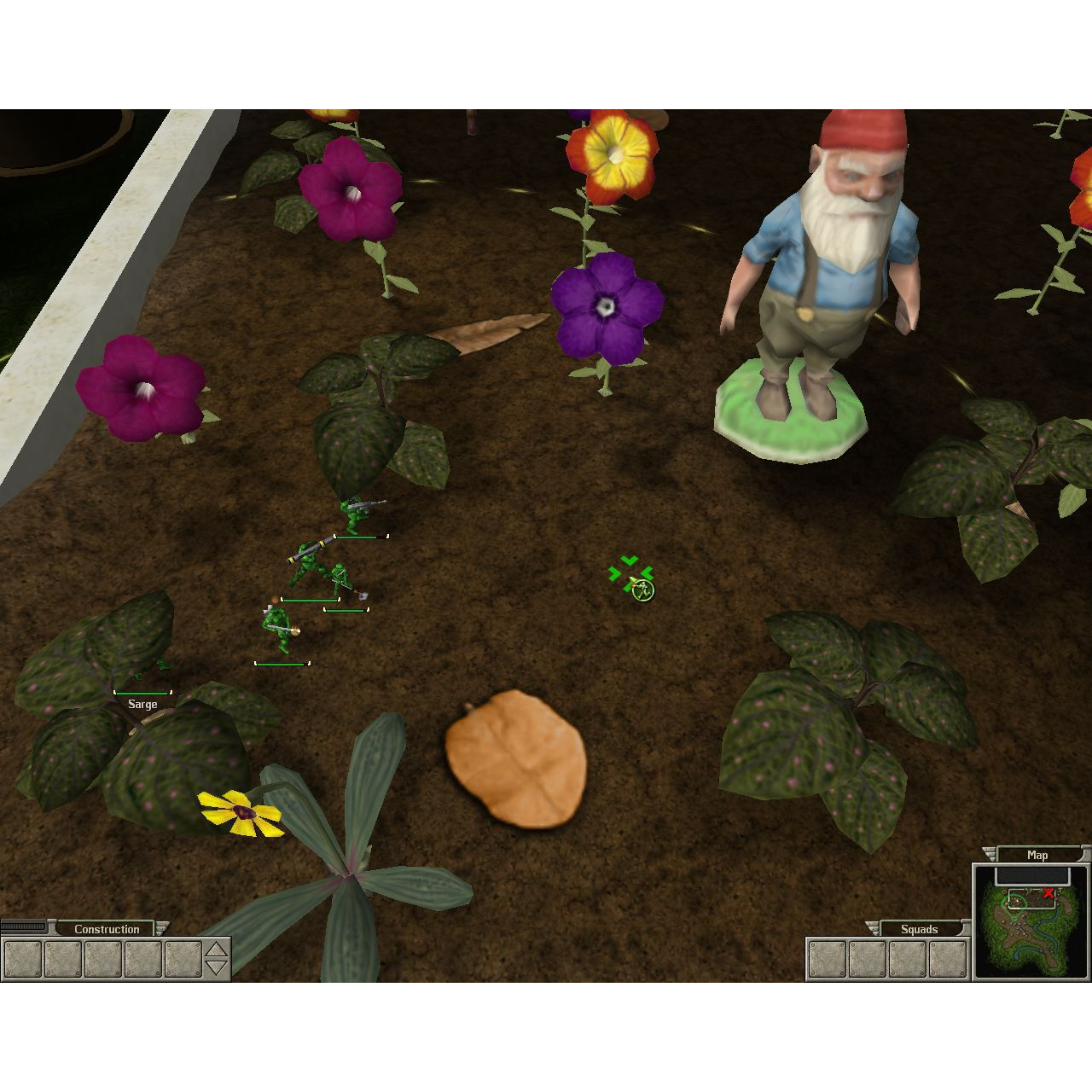Select the first empty Squads slot
The height and width of the screenshot is (1092, 1092).
pos(827,957)
